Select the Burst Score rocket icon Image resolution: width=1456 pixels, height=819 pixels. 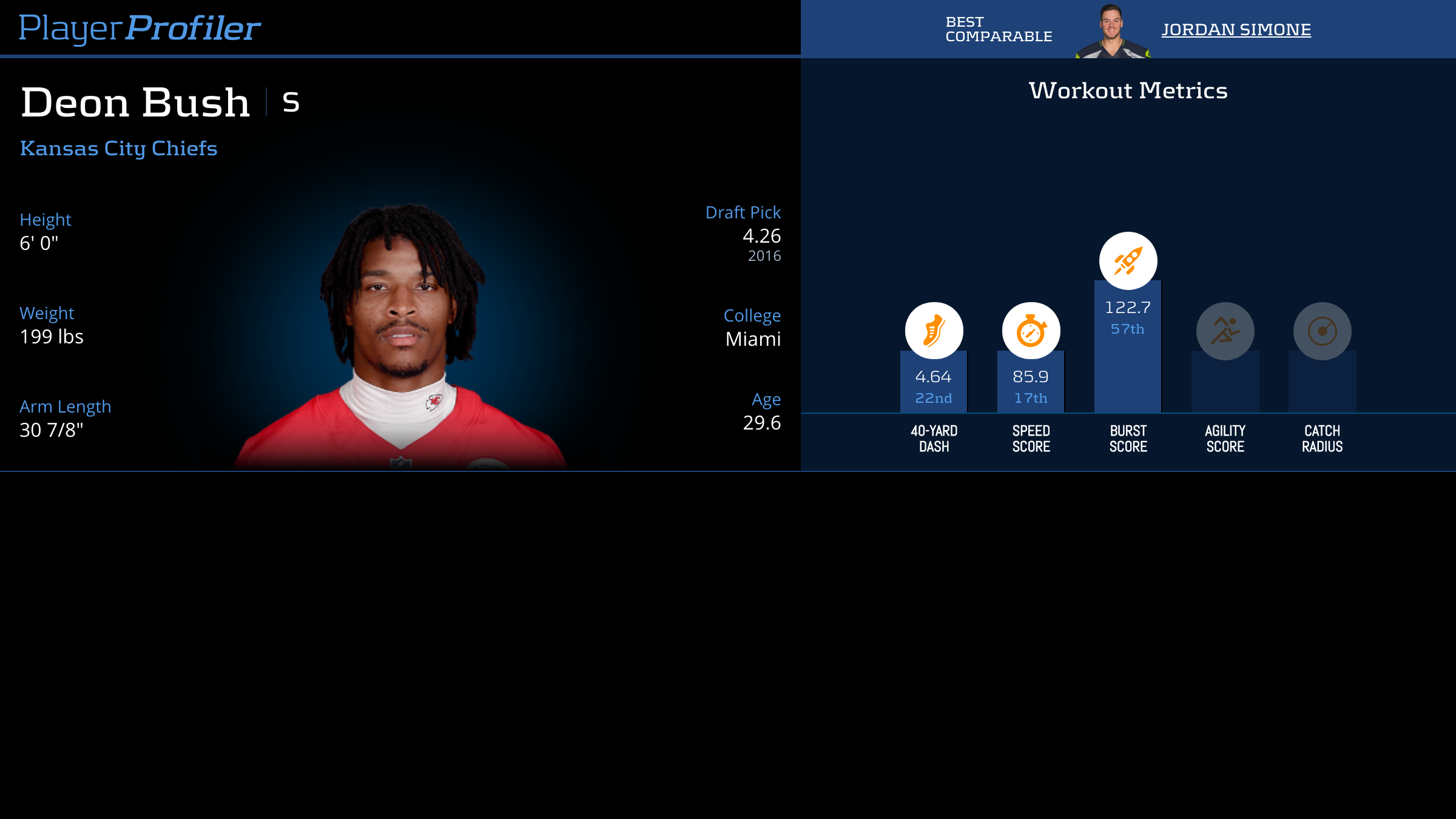(1128, 261)
